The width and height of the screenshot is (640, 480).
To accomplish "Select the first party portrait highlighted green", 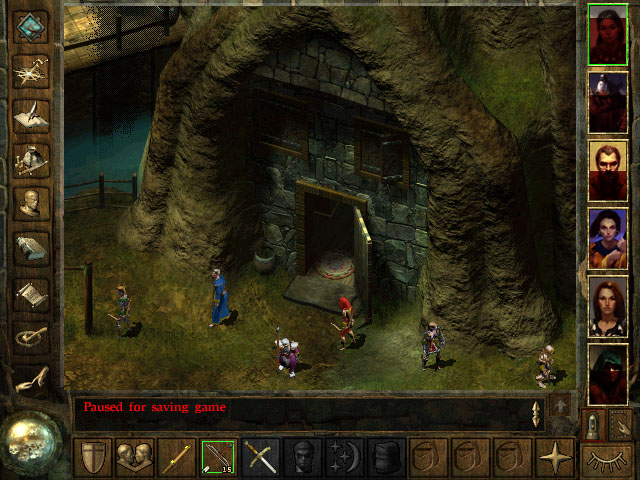I will click(x=607, y=34).
